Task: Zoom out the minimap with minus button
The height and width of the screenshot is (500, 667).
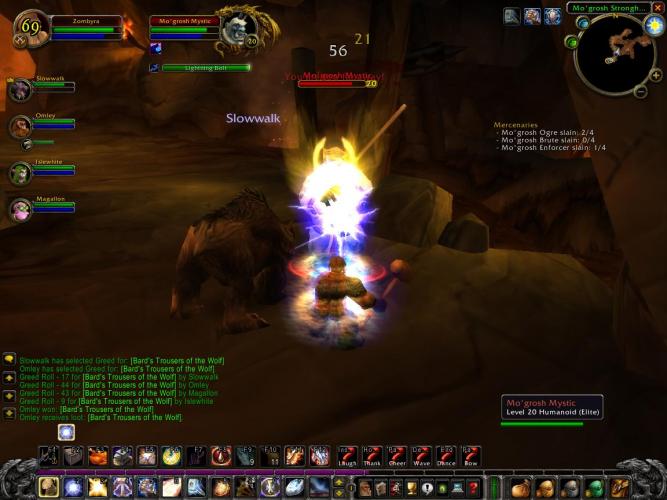Action: coord(641,91)
